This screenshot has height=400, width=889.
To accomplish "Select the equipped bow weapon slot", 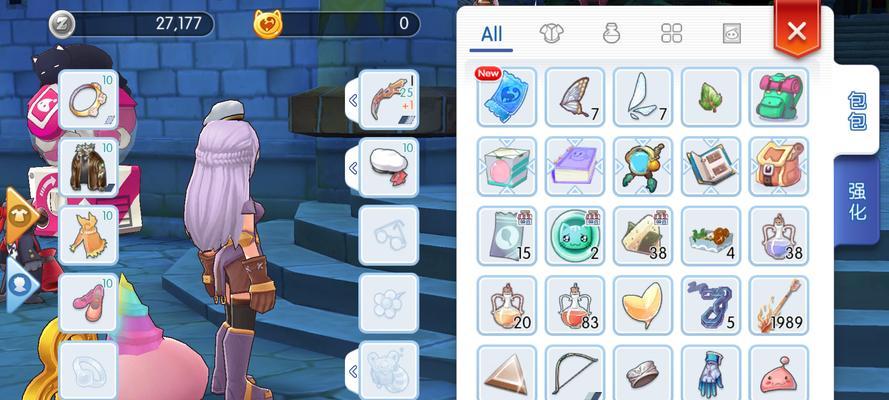I will 389,99.
